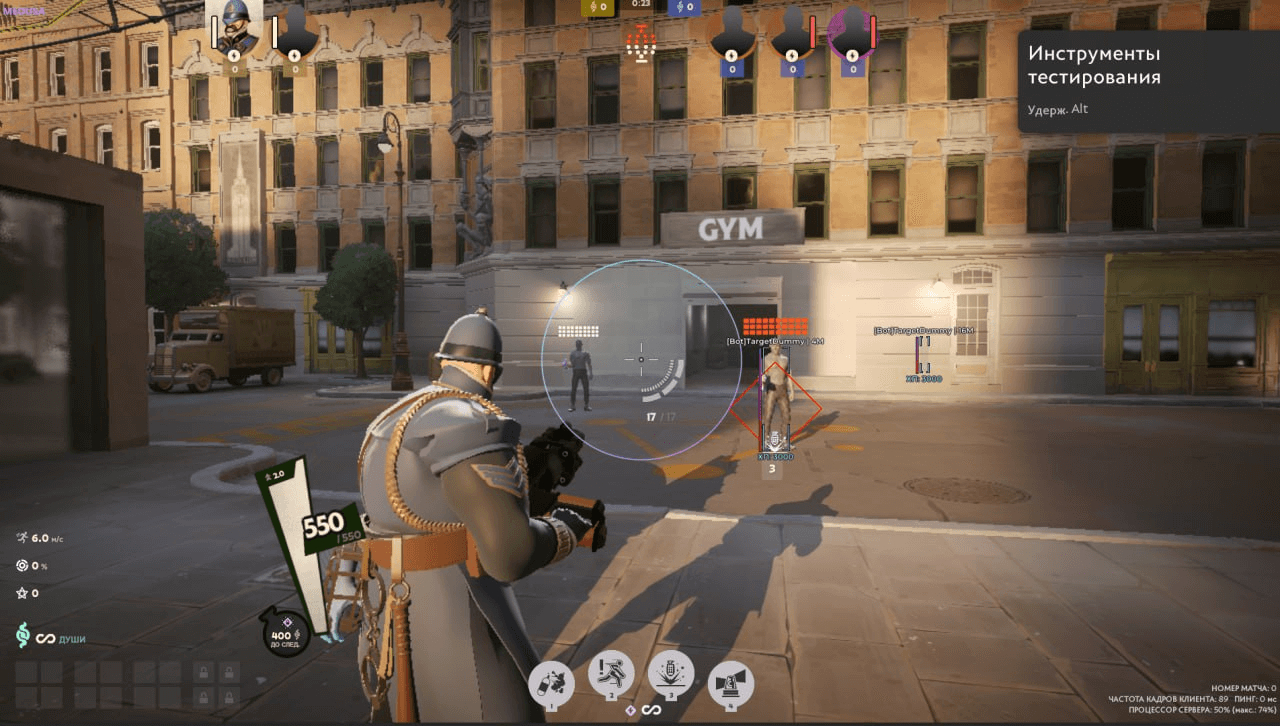The image size is (1280, 726).
Task: Click the star level stat icon
Action: click(21, 594)
